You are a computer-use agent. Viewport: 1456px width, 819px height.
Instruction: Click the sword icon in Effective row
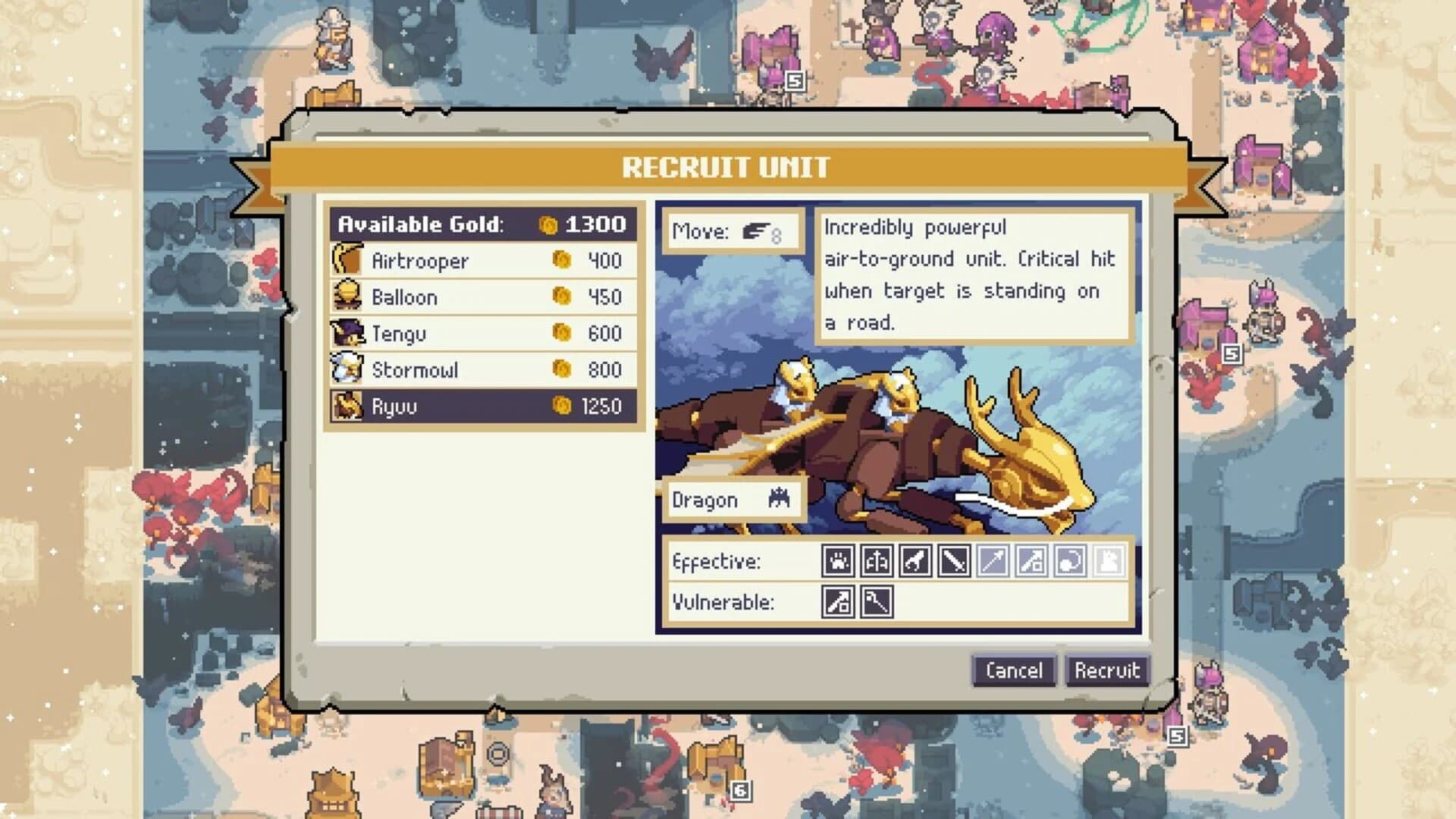pos(954,561)
